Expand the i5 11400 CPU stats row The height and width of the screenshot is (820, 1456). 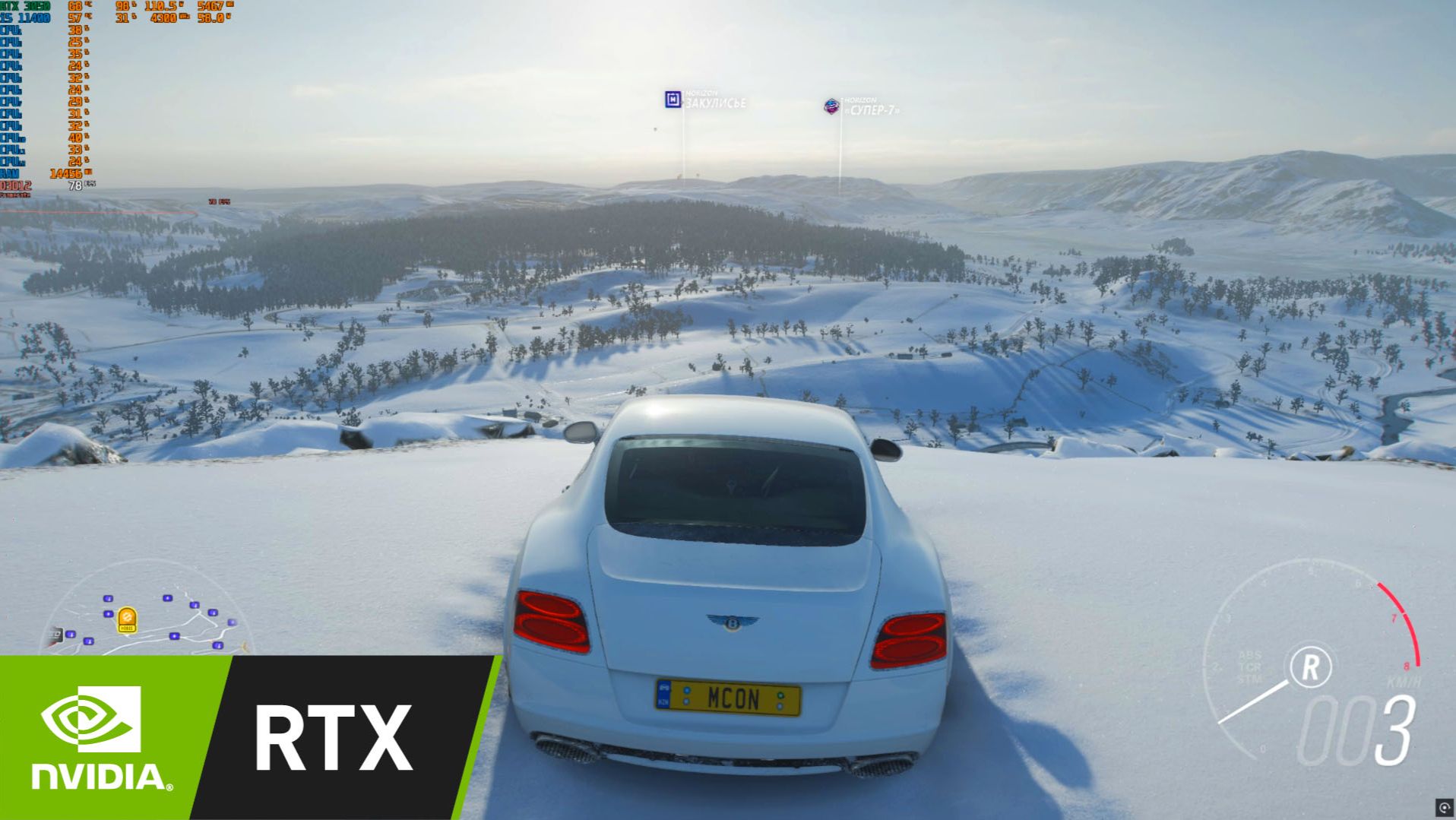[x=25, y=19]
